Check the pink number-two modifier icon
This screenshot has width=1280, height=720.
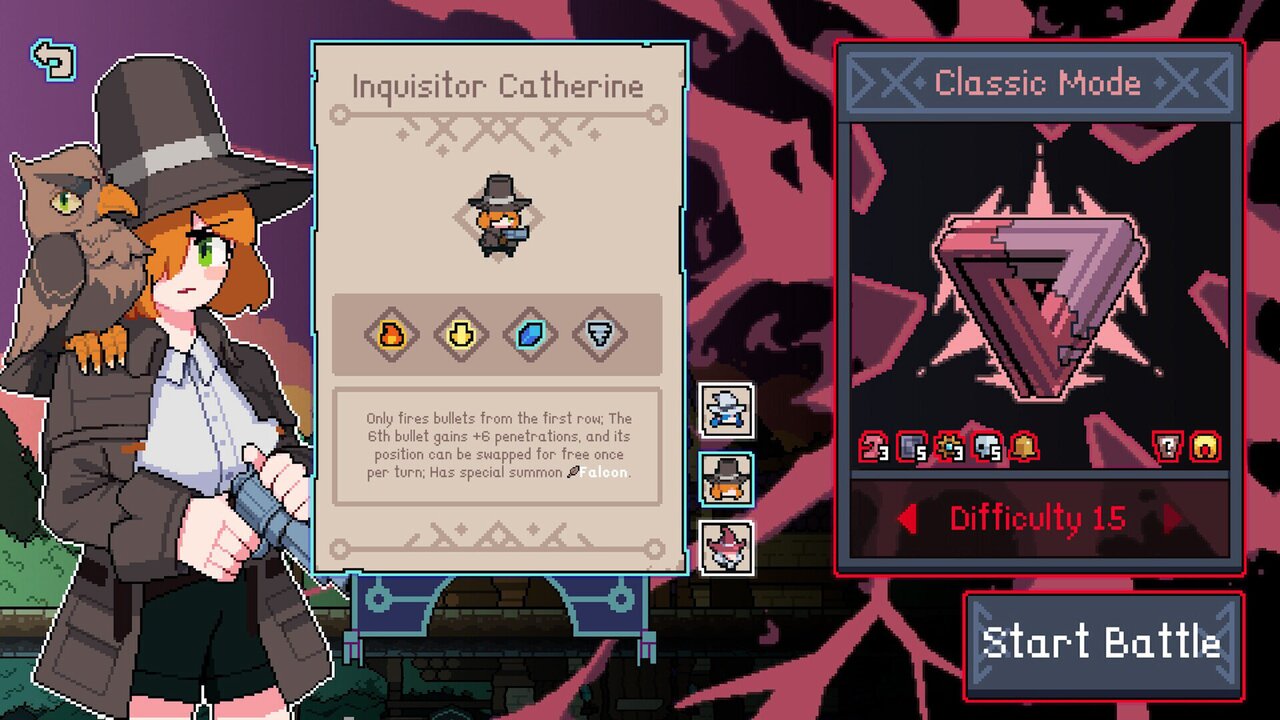point(874,447)
